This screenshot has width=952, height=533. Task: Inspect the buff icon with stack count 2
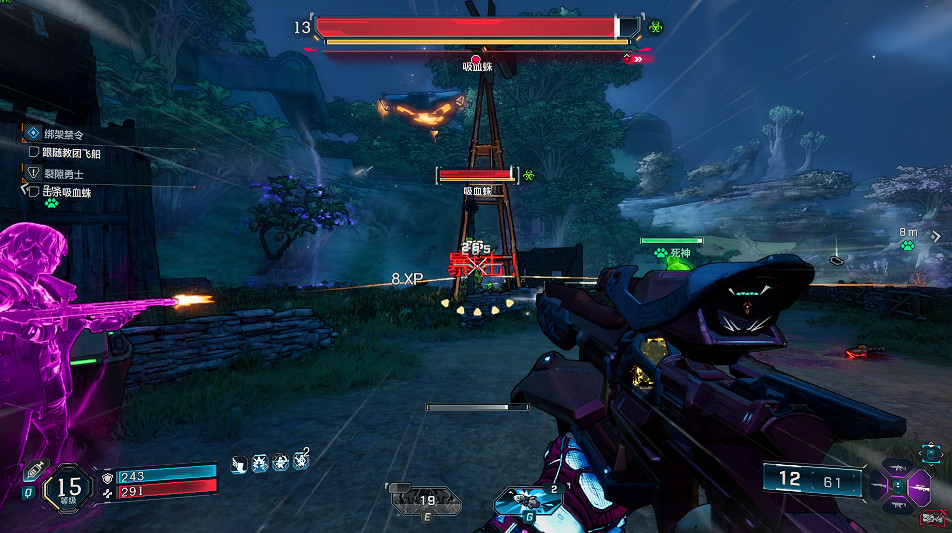(x=300, y=462)
